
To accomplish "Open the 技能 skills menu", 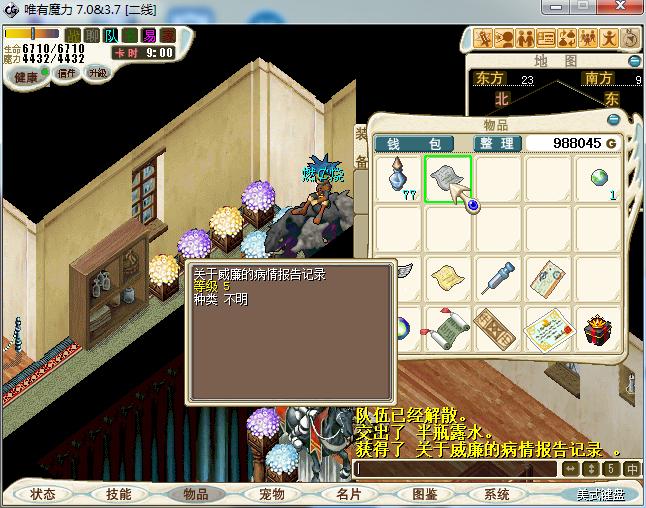I will click(x=119, y=494).
